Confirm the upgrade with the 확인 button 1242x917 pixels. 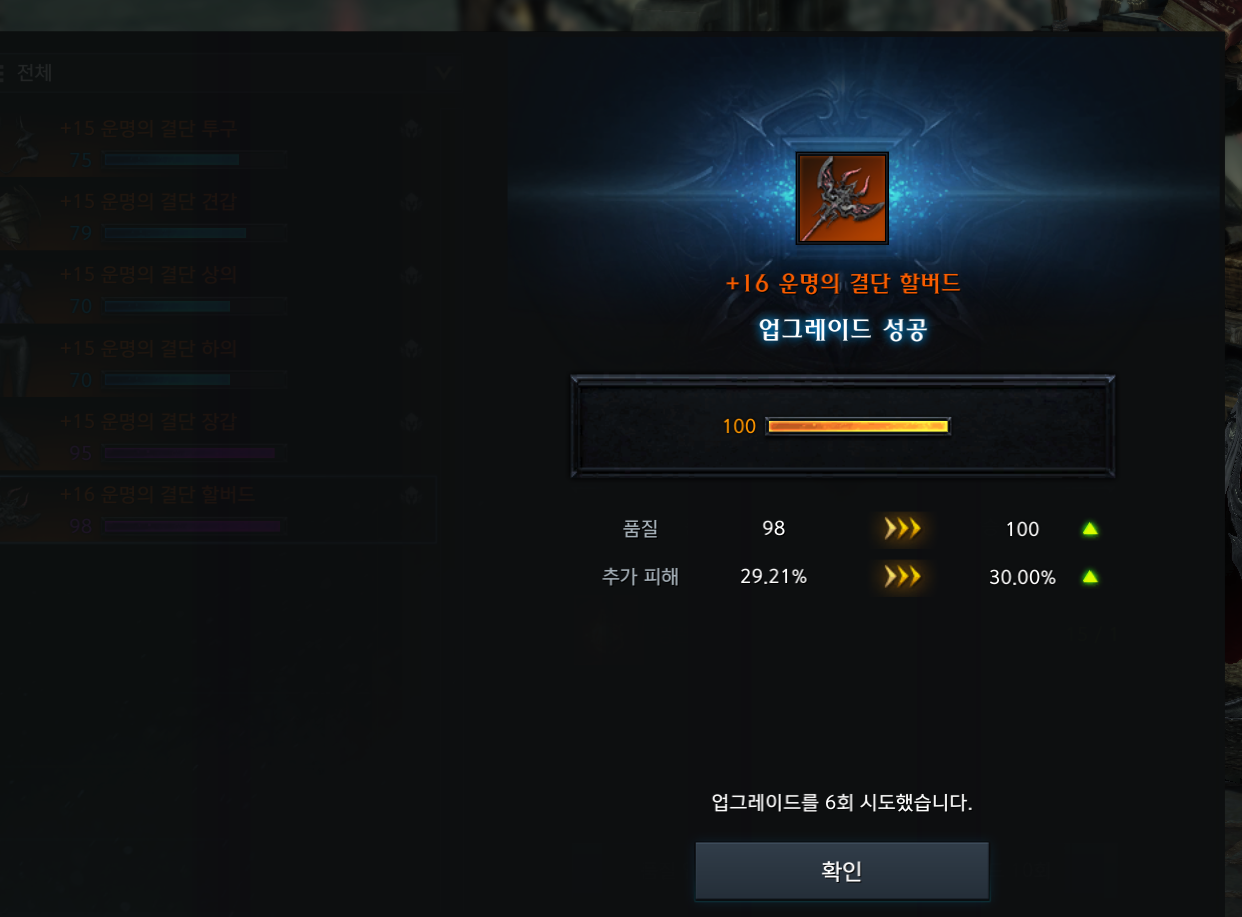(841, 870)
